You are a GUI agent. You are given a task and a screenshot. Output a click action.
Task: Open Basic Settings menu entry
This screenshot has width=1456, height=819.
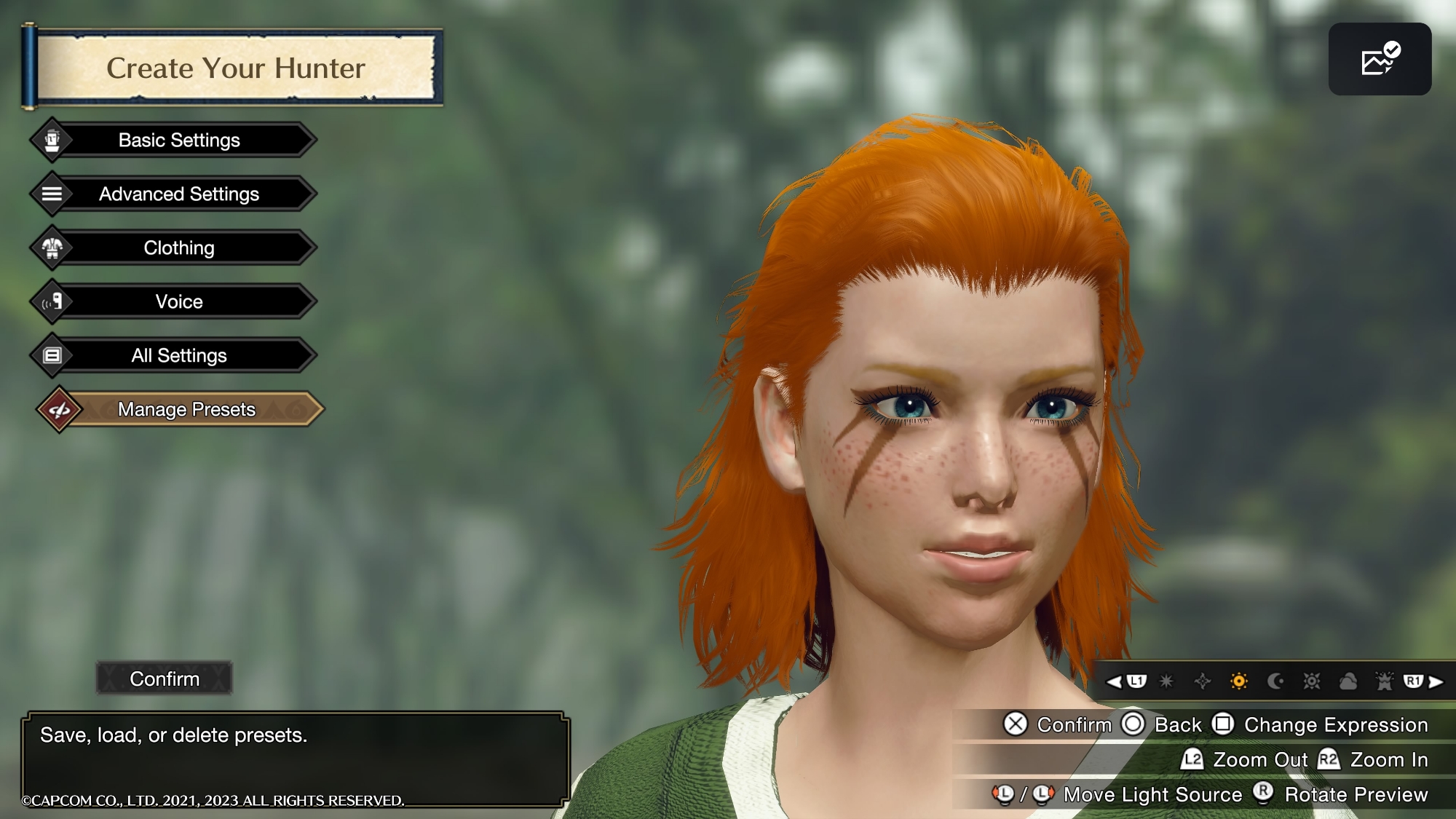coord(178,140)
